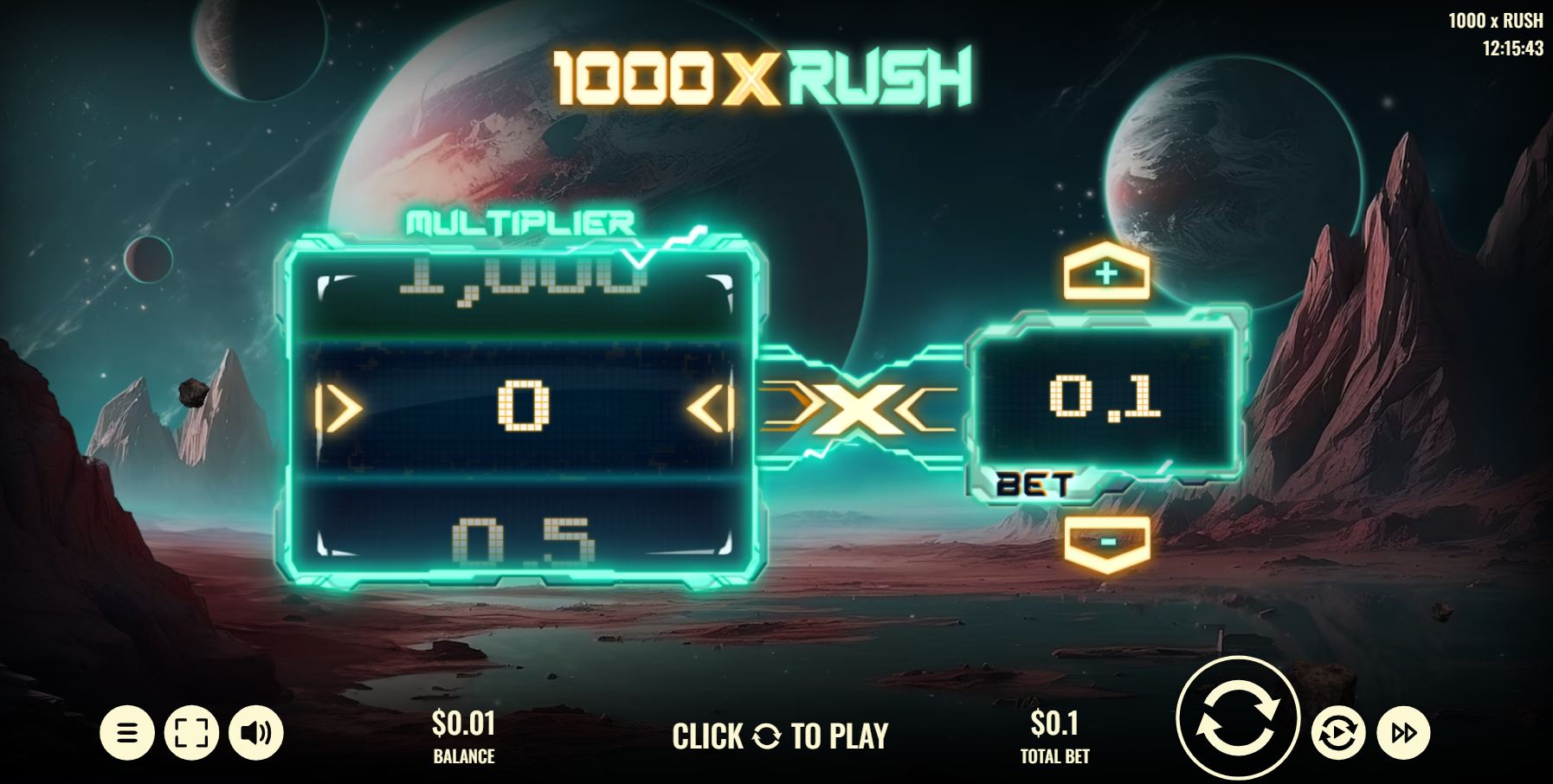
Task: Toggle the MULTIPLIER panel header
Action: click(x=517, y=222)
